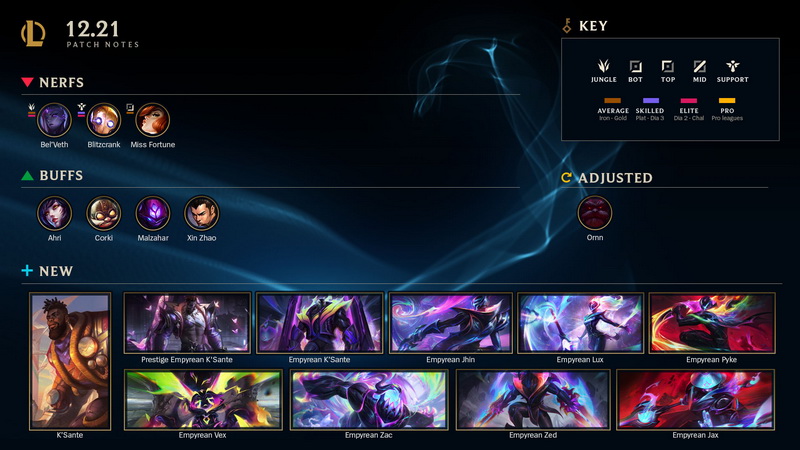
Task: View the new K'Sante champion card
Action: pyautogui.click(x=69, y=360)
